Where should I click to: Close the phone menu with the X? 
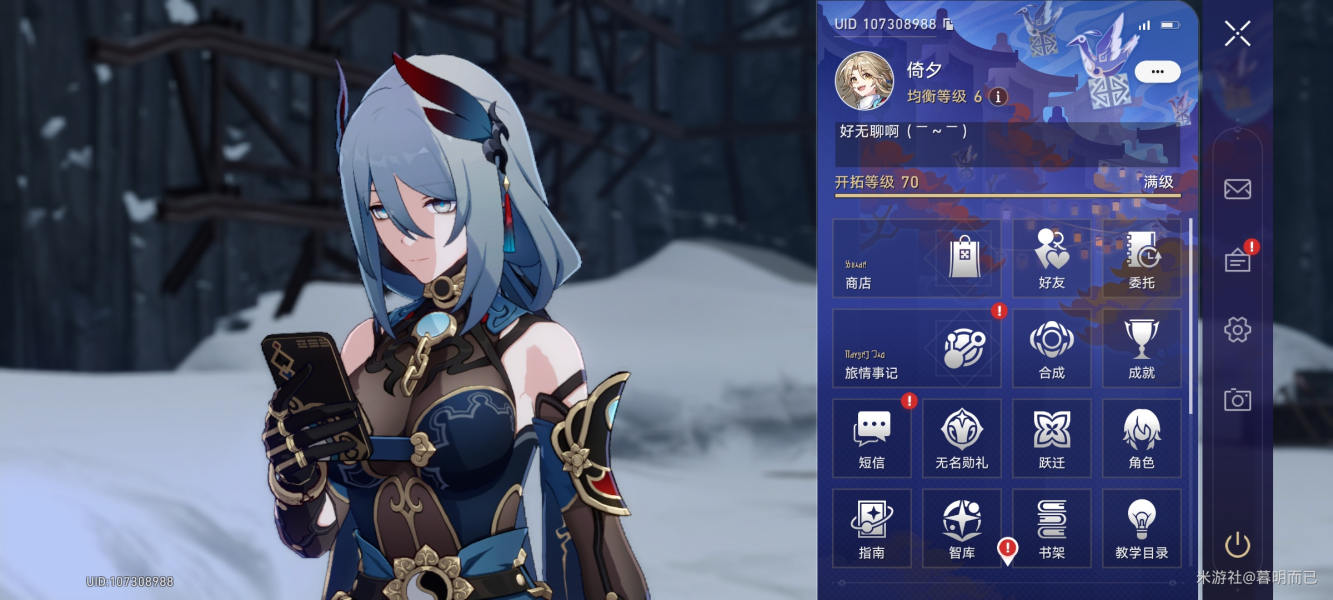point(1237,34)
